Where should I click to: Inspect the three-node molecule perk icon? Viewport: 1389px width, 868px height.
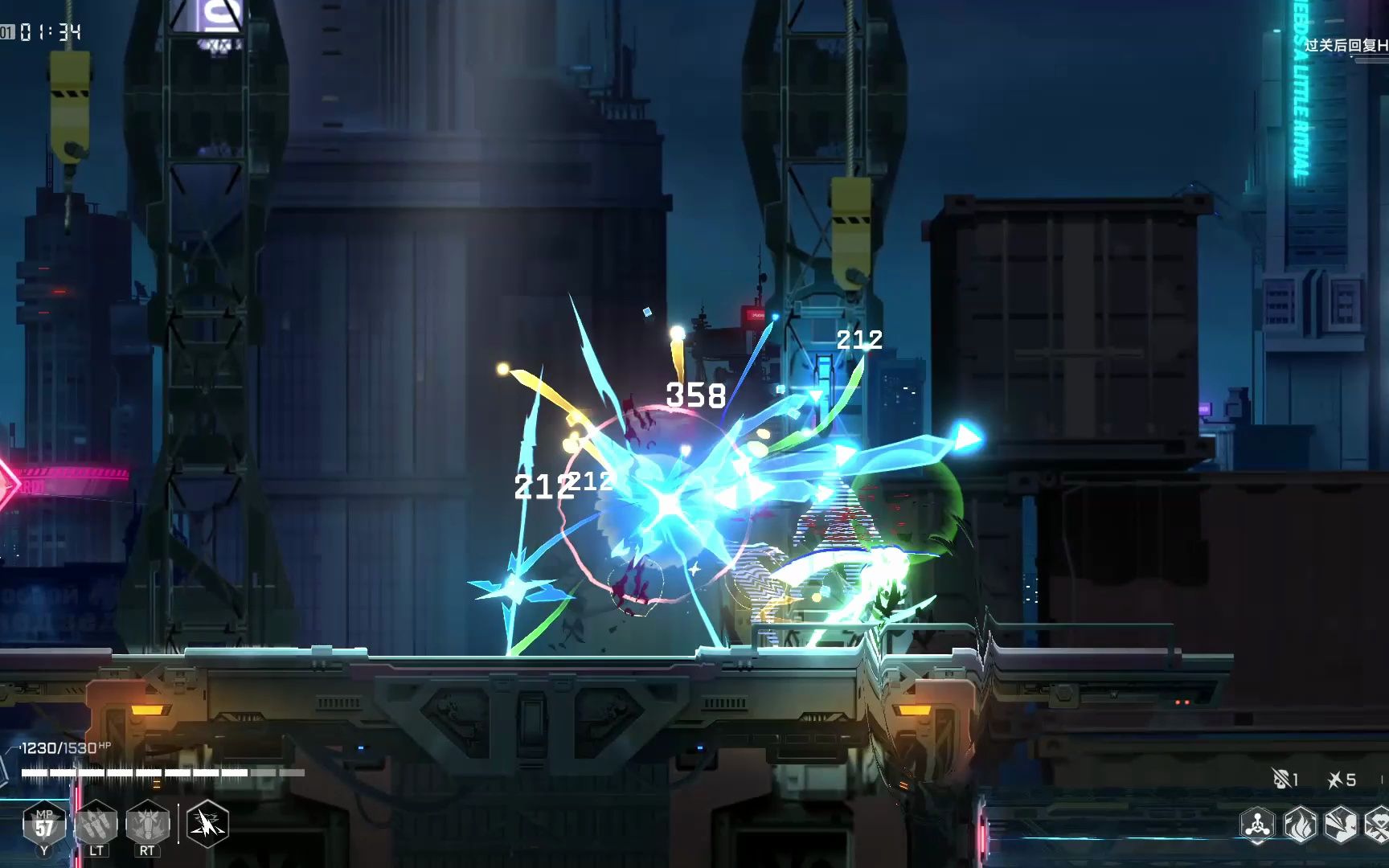click(x=1257, y=825)
